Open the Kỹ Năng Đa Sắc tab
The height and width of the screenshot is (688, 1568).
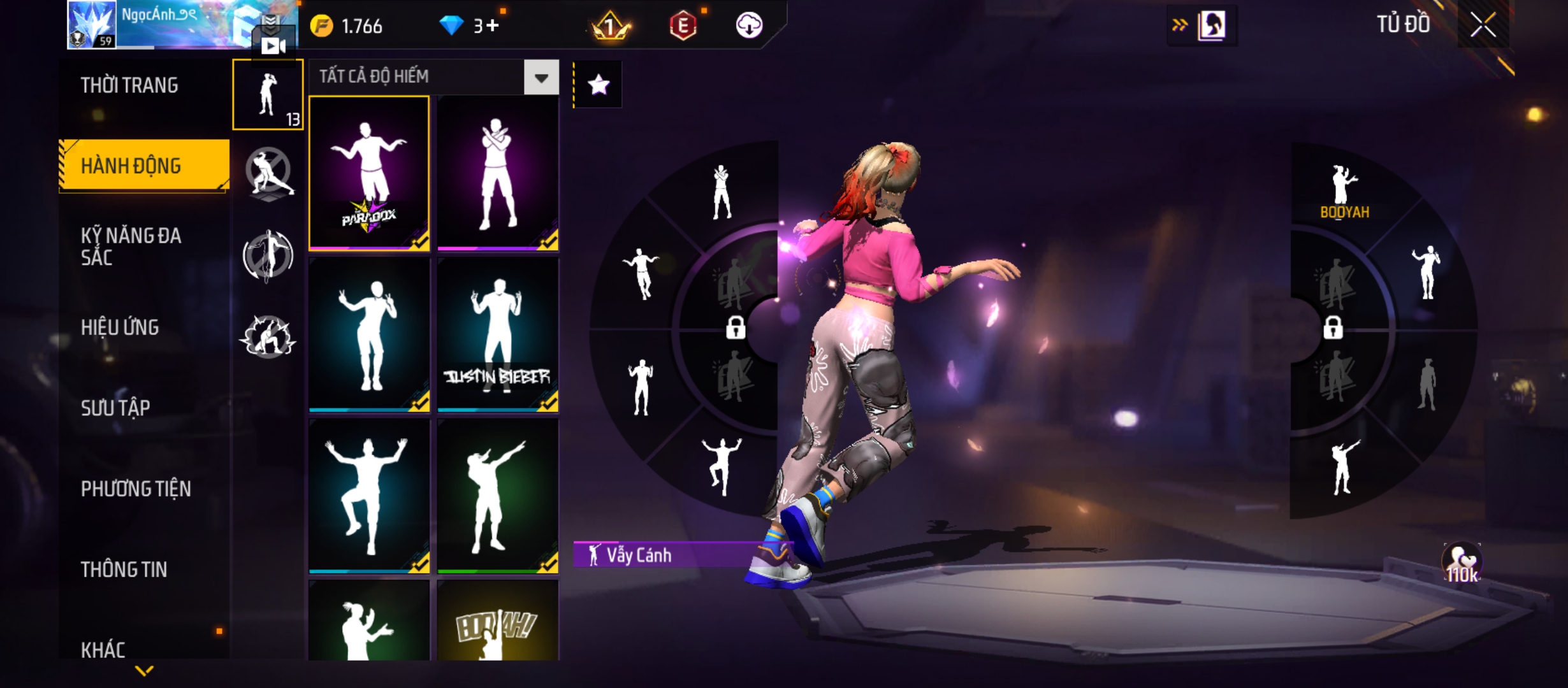[131, 247]
